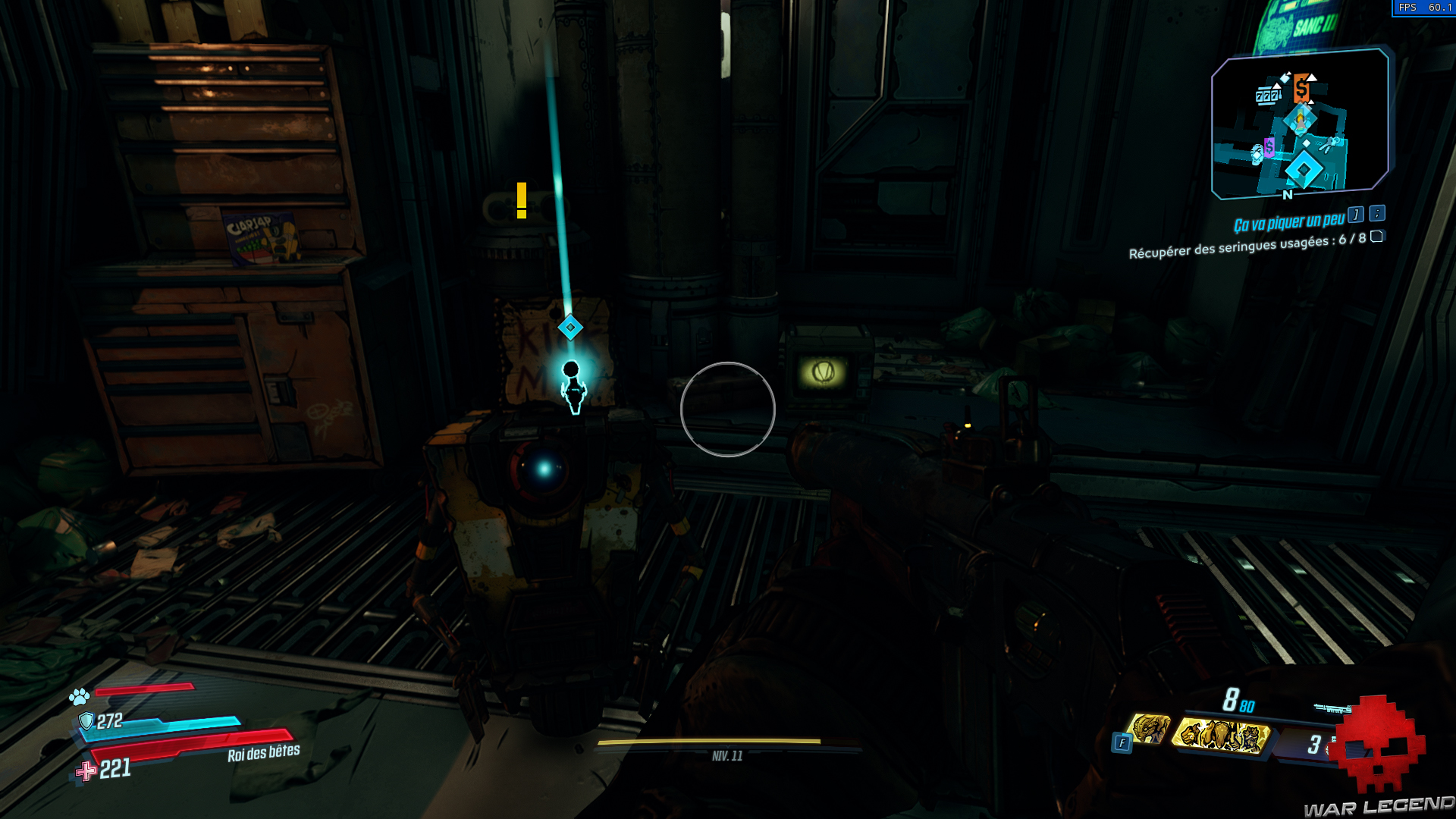Click the F key prompt near the skill bar
The width and height of the screenshot is (1456, 819).
[1122, 742]
